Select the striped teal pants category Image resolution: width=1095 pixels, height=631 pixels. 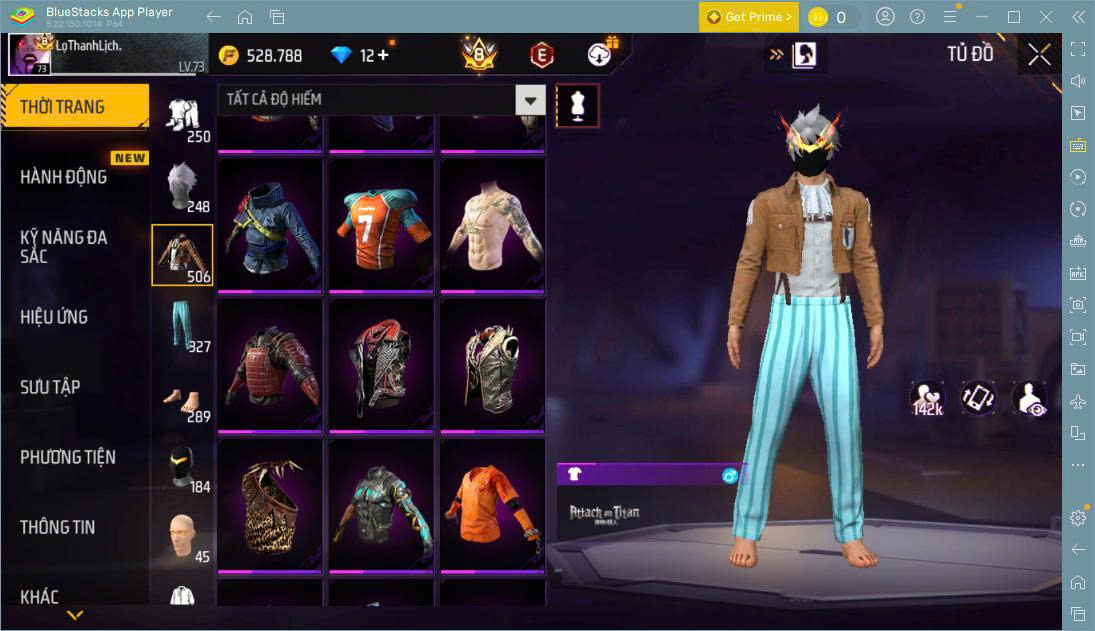click(x=182, y=325)
